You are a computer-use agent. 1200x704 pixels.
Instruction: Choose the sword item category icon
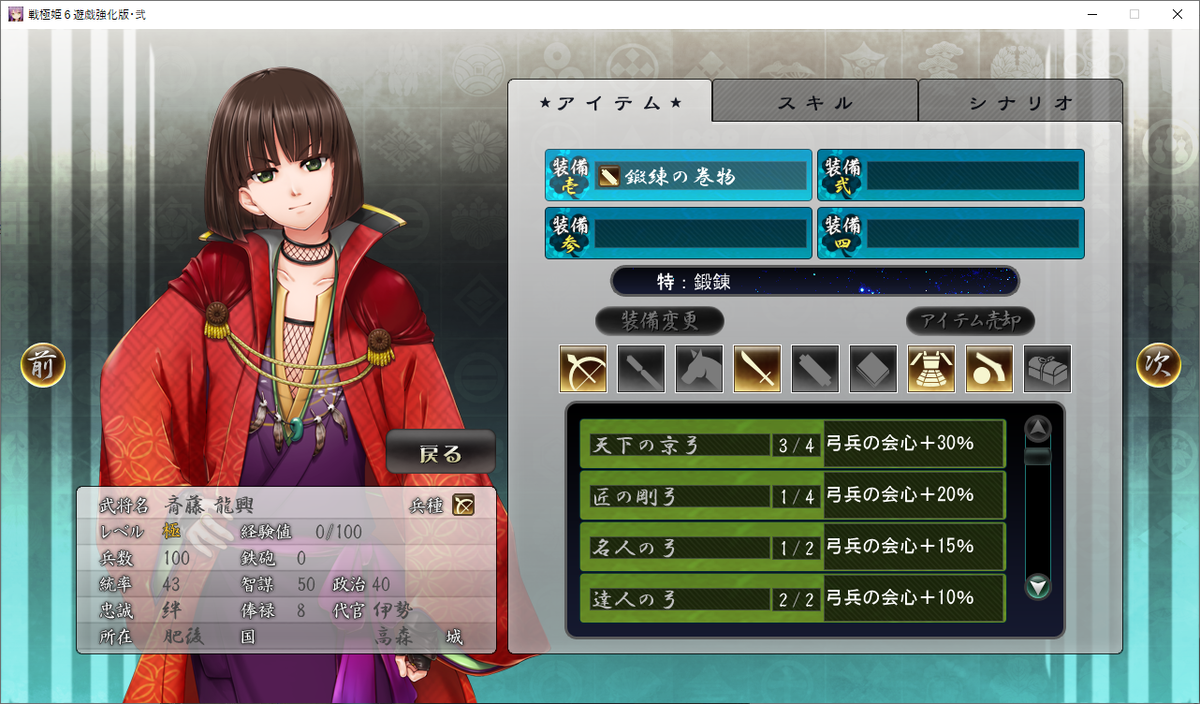(757, 369)
